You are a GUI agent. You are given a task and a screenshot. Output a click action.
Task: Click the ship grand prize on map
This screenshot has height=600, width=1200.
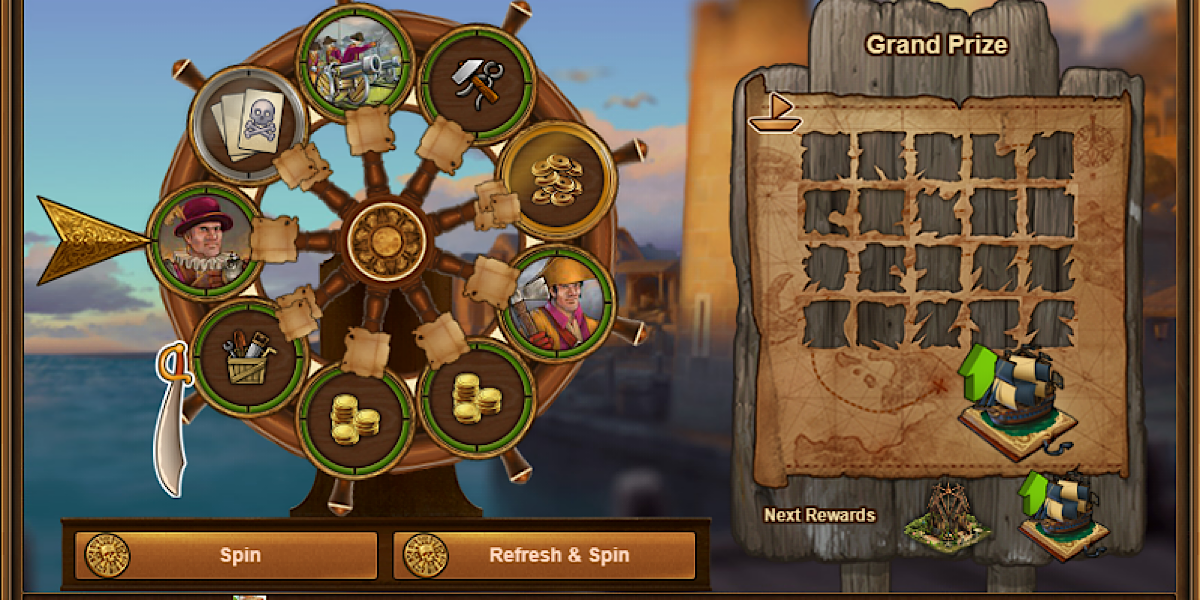[1015, 402]
